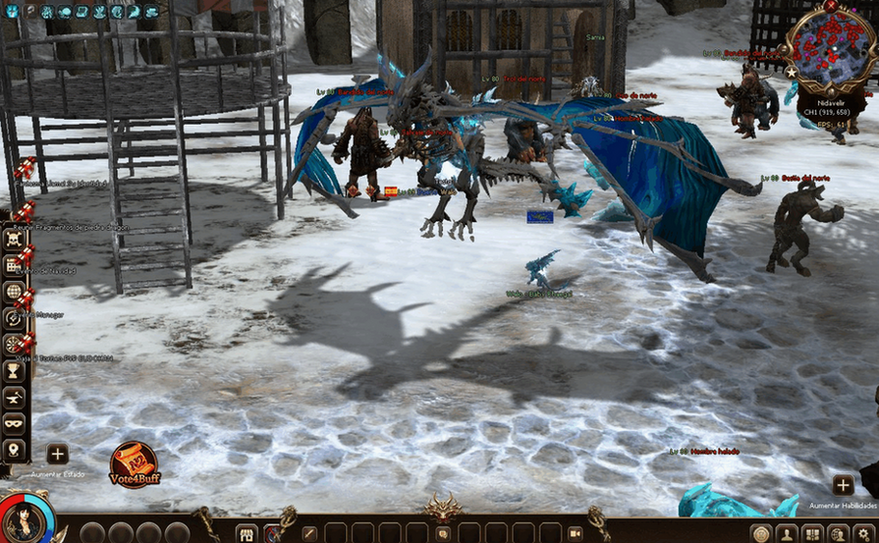The height and width of the screenshot is (543, 879).
Task: Open the globe side menu icon
Action: [x=14, y=292]
